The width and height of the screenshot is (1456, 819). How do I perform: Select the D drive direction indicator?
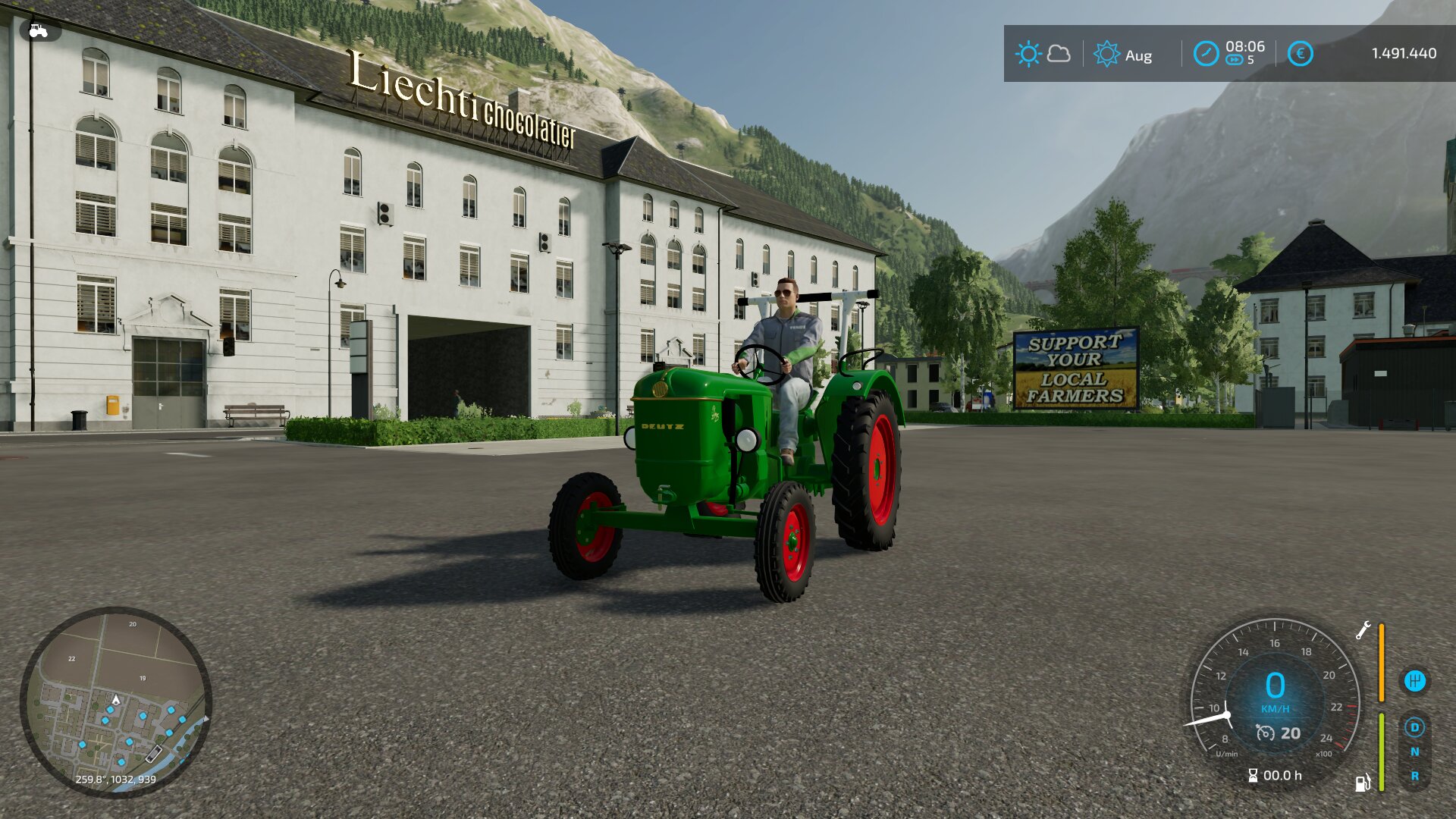1414,728
